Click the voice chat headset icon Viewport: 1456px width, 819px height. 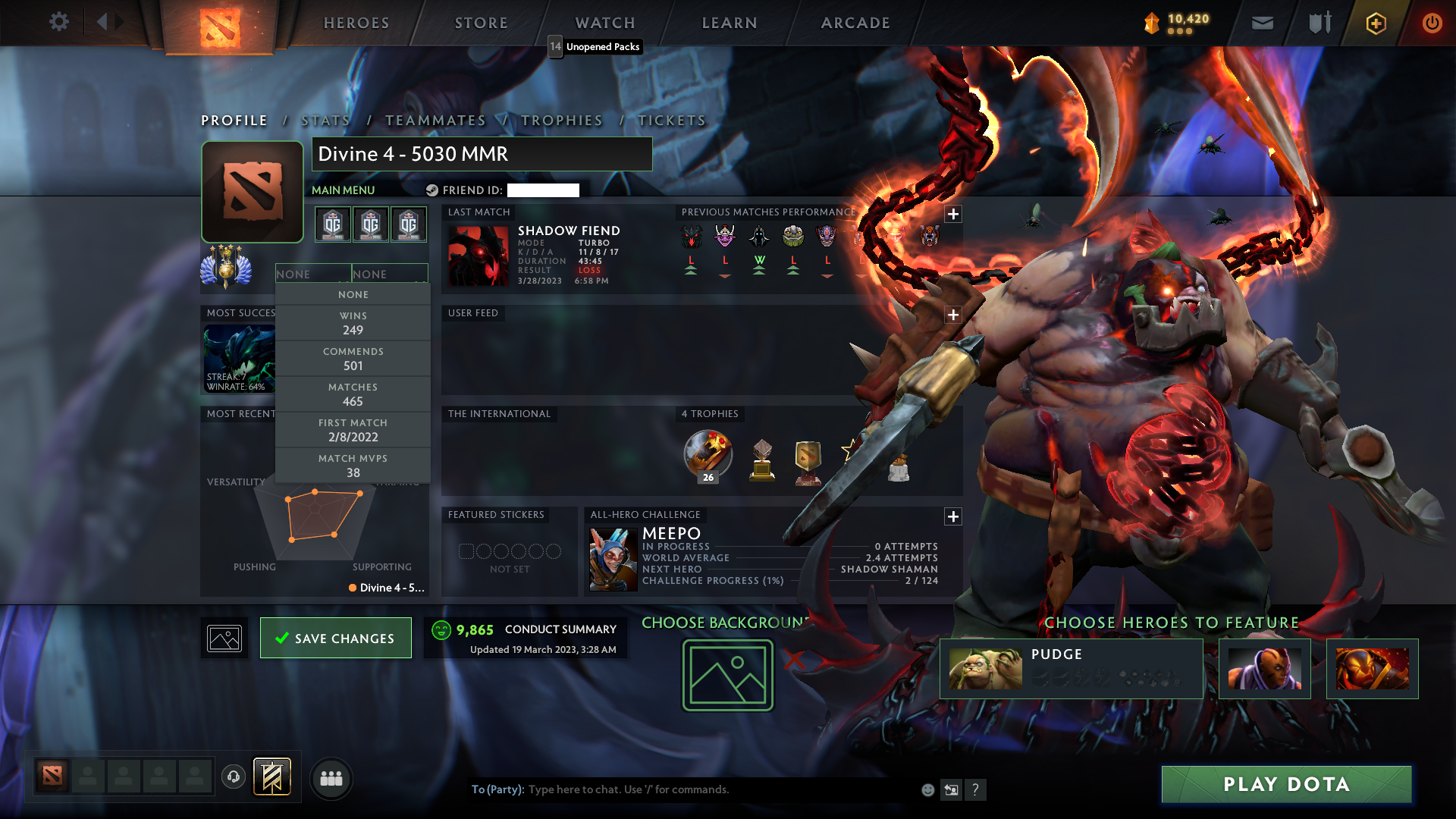coord(233,778)
